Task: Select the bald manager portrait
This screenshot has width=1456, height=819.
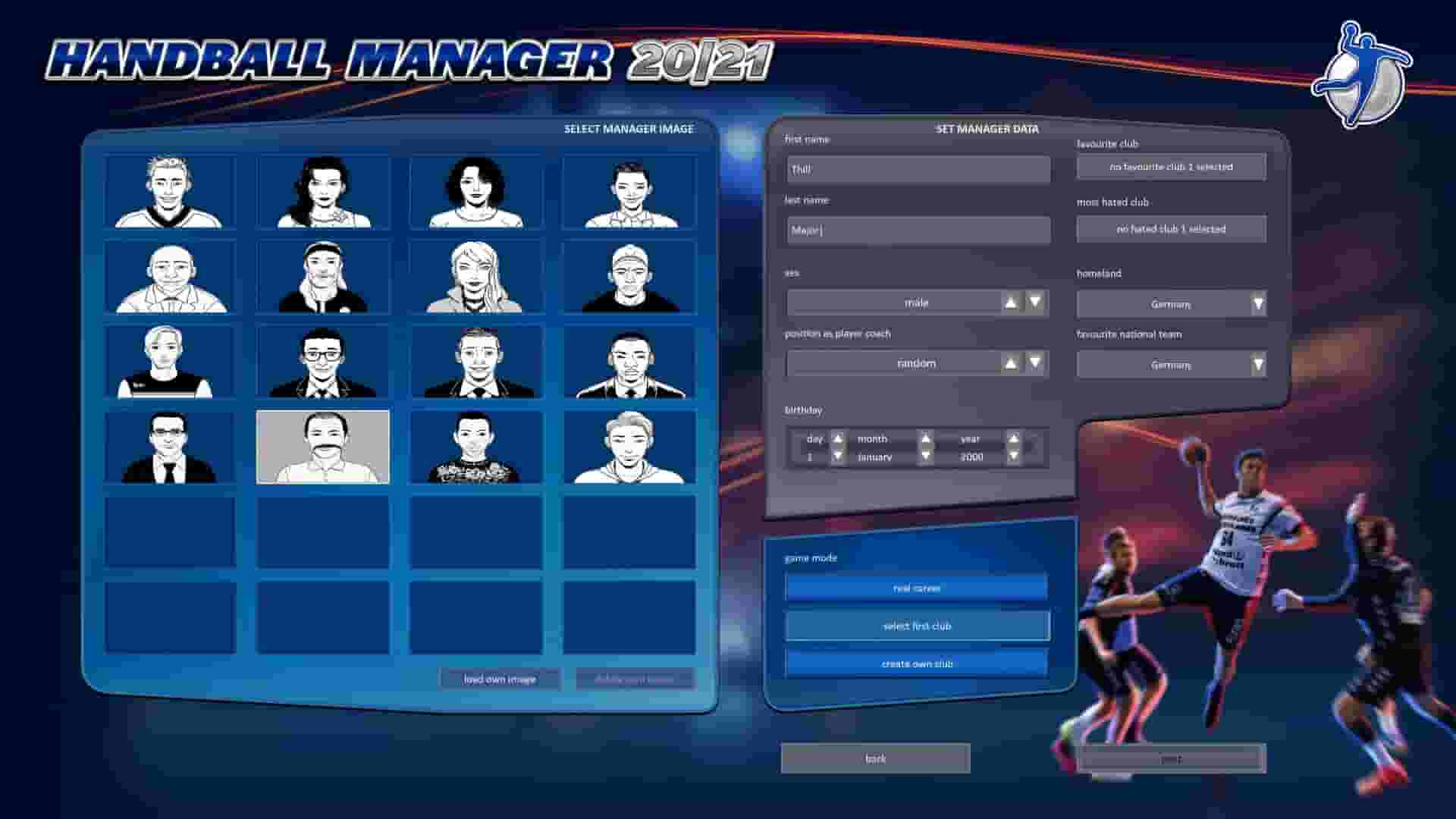Action: coord(171,277)
